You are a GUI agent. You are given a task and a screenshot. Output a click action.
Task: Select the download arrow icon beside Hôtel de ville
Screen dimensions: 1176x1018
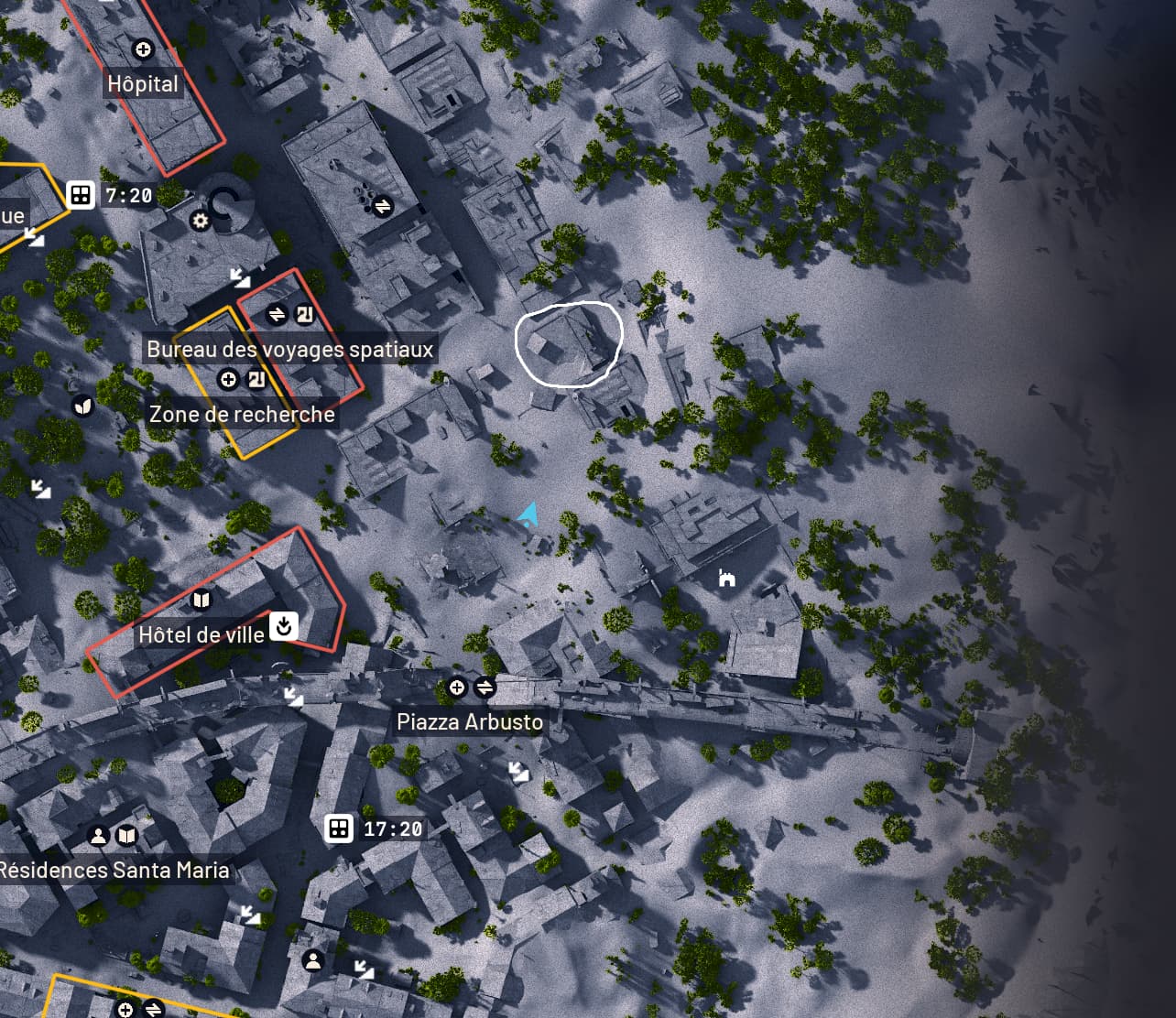[x=284, y=626]
